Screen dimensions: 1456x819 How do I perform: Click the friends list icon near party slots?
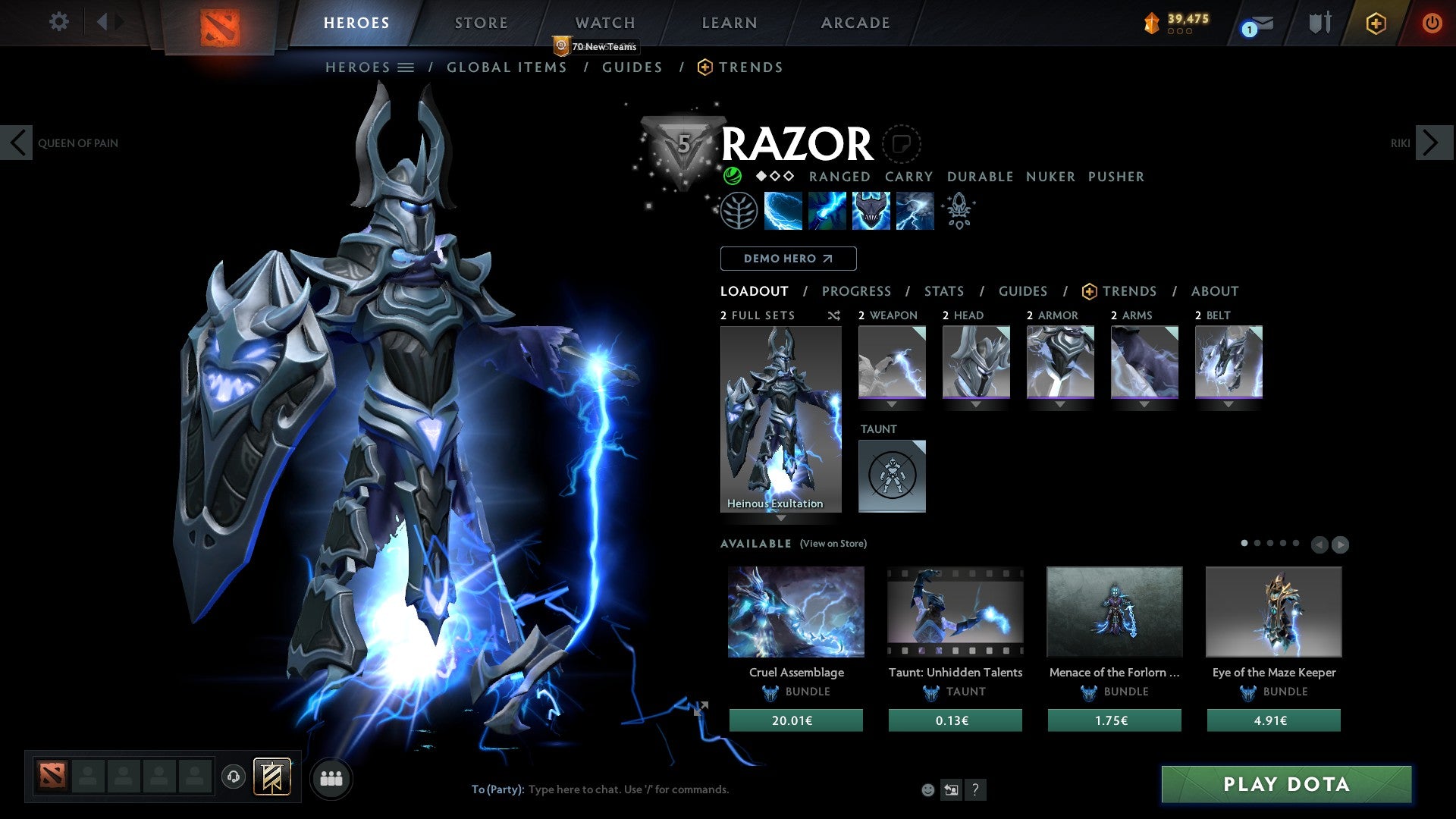point(331,778)
